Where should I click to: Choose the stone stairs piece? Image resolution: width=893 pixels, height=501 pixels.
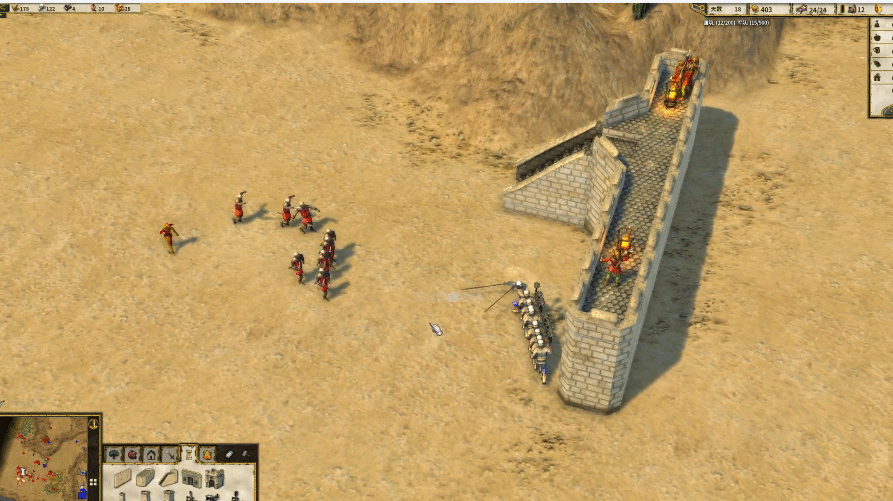pos(169,477)
